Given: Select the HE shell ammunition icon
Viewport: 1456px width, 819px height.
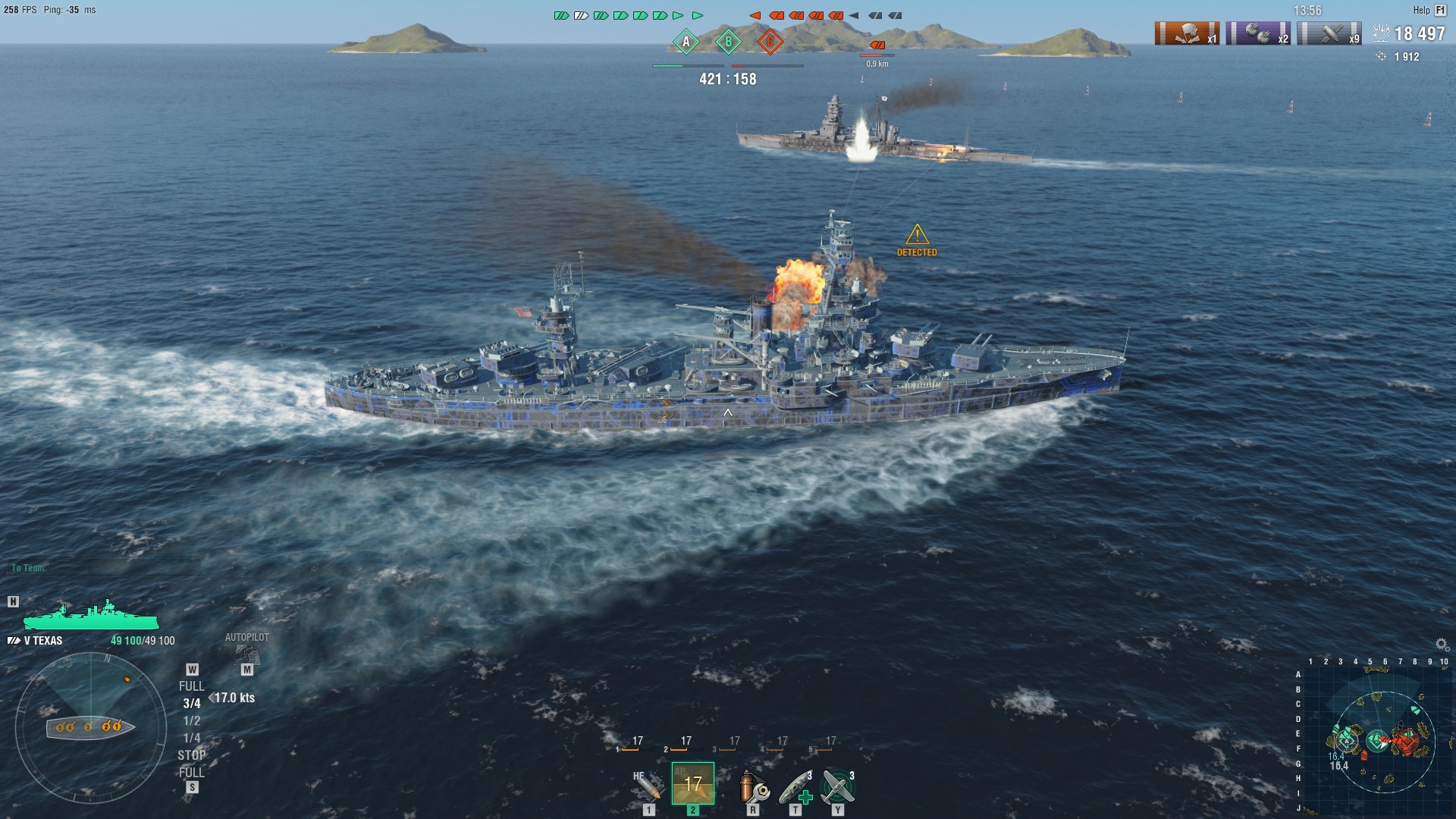Looking at the screenshot, I should click(x=648, y=785).
